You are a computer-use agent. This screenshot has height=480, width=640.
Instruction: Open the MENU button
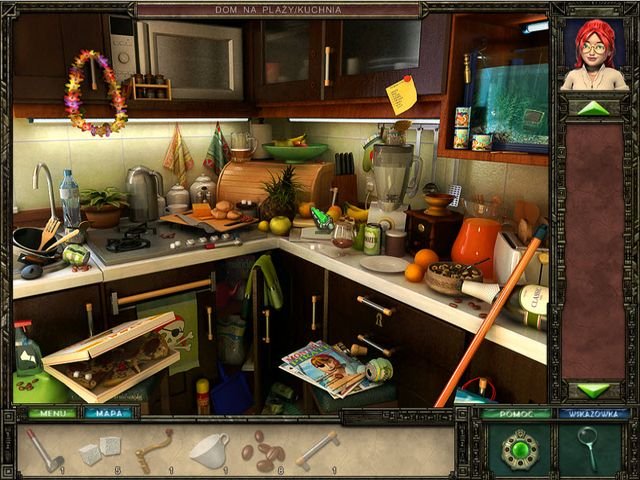coord(51,412)
